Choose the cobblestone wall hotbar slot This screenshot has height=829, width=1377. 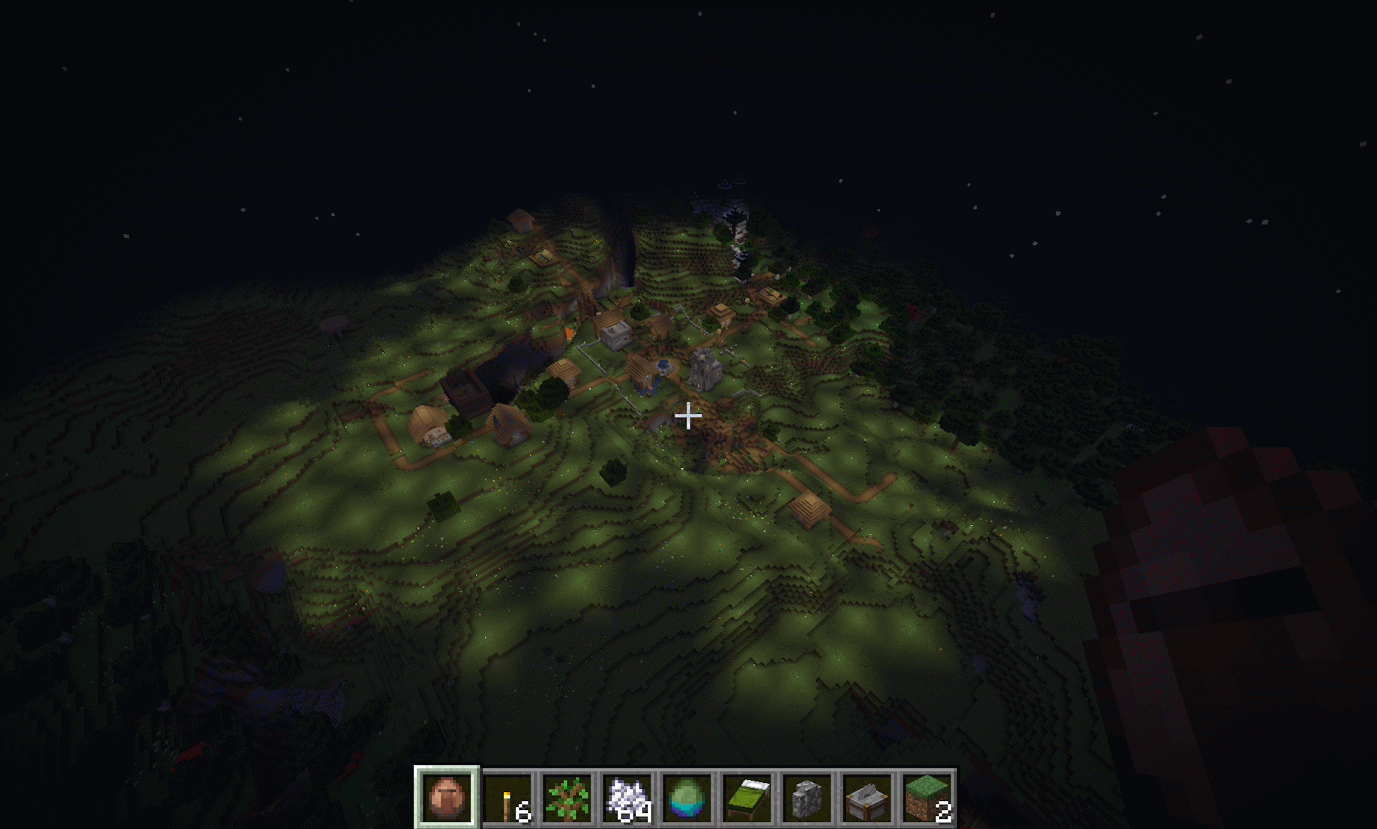pyautogui.click(x=807, y=798)
